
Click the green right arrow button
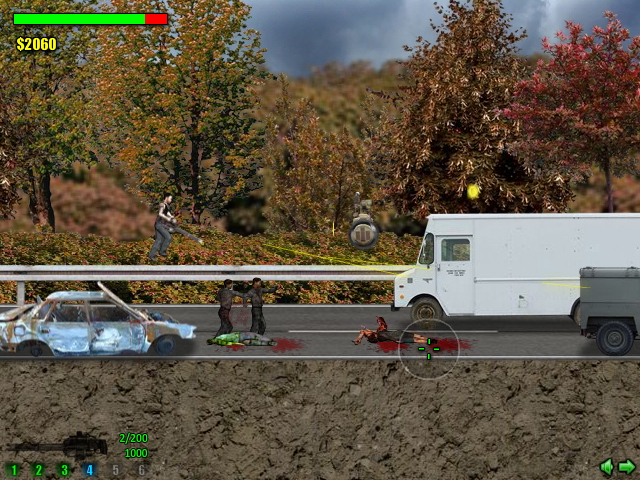627,466
